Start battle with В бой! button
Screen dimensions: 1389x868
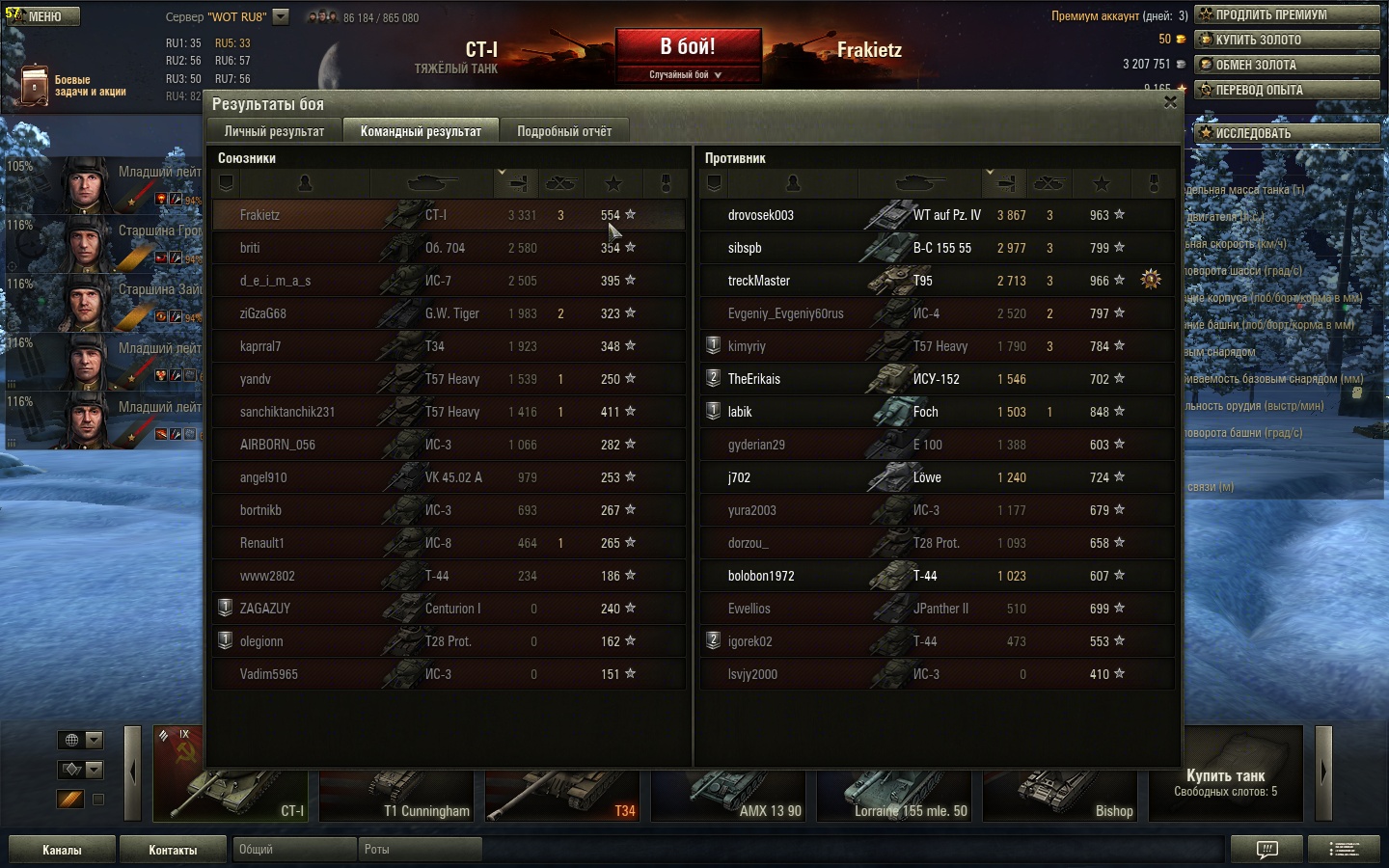[688, 47]
